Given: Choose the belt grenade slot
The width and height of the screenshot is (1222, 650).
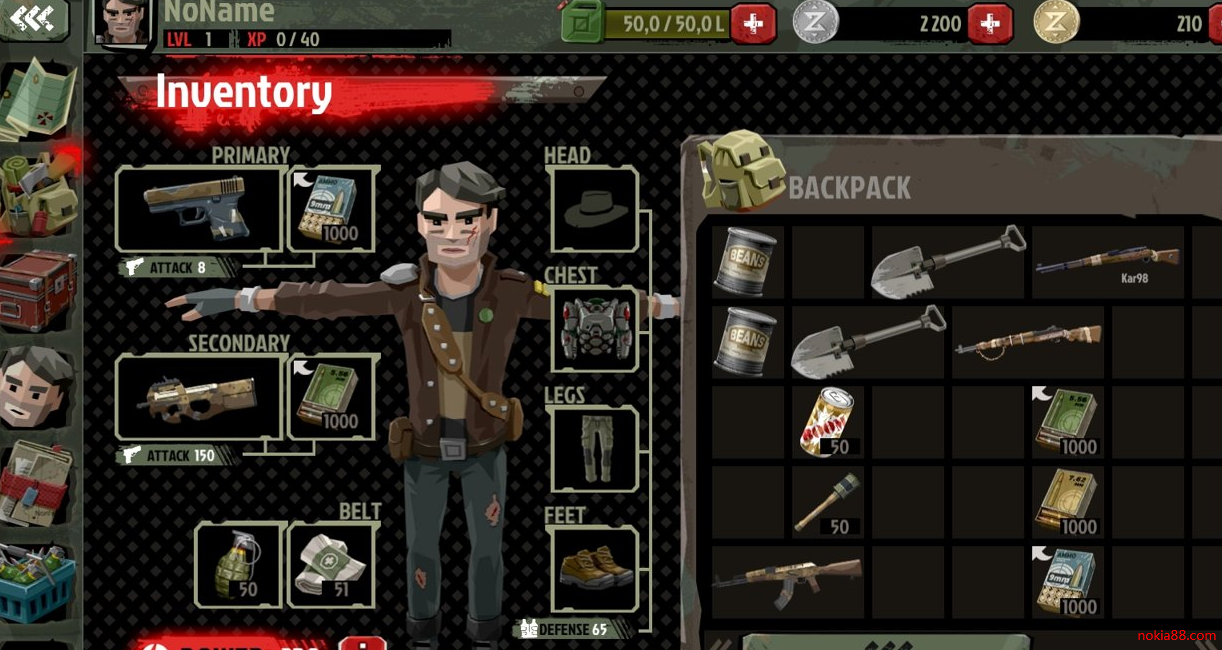Looking at the screenshot, I should [x=238, y=564].
